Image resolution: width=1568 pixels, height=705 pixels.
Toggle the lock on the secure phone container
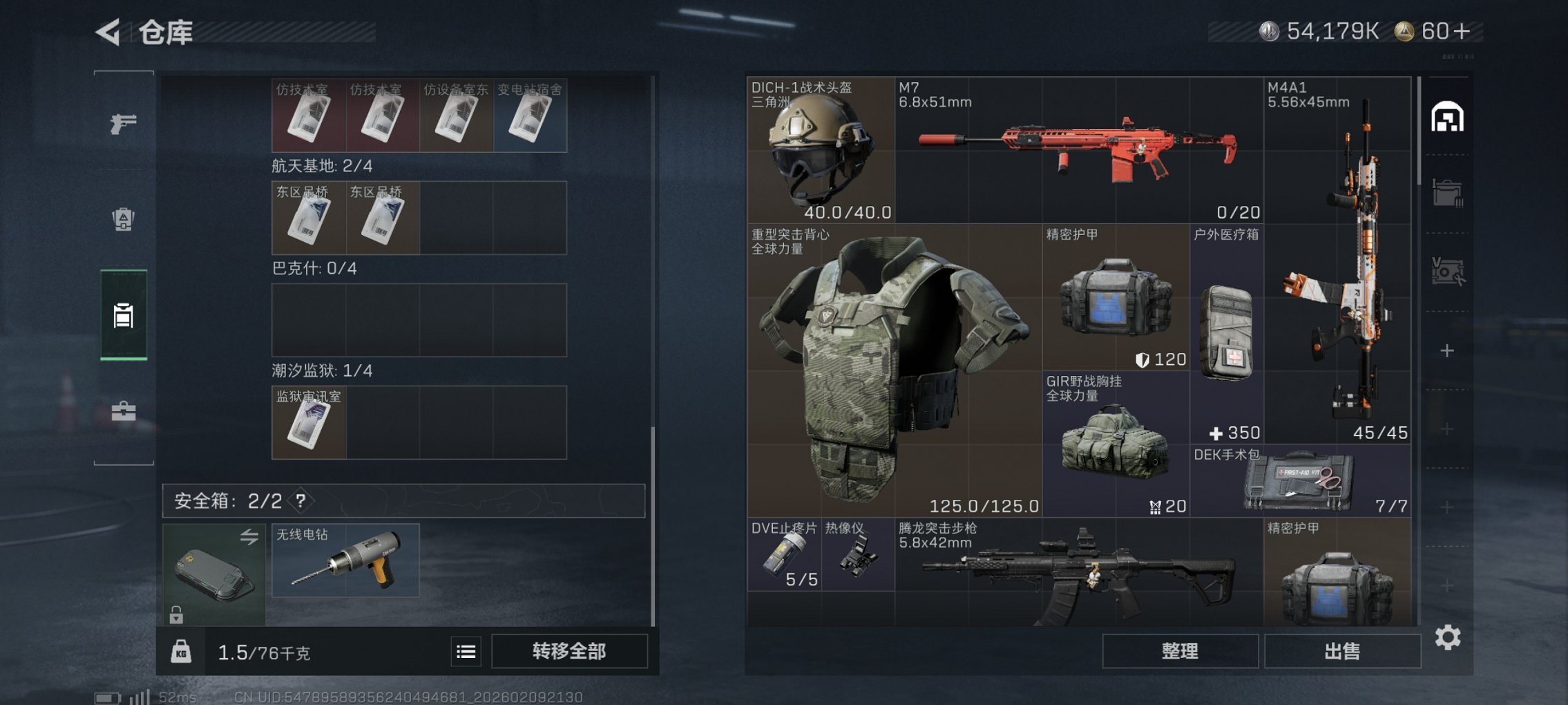[x=176, y=612]
